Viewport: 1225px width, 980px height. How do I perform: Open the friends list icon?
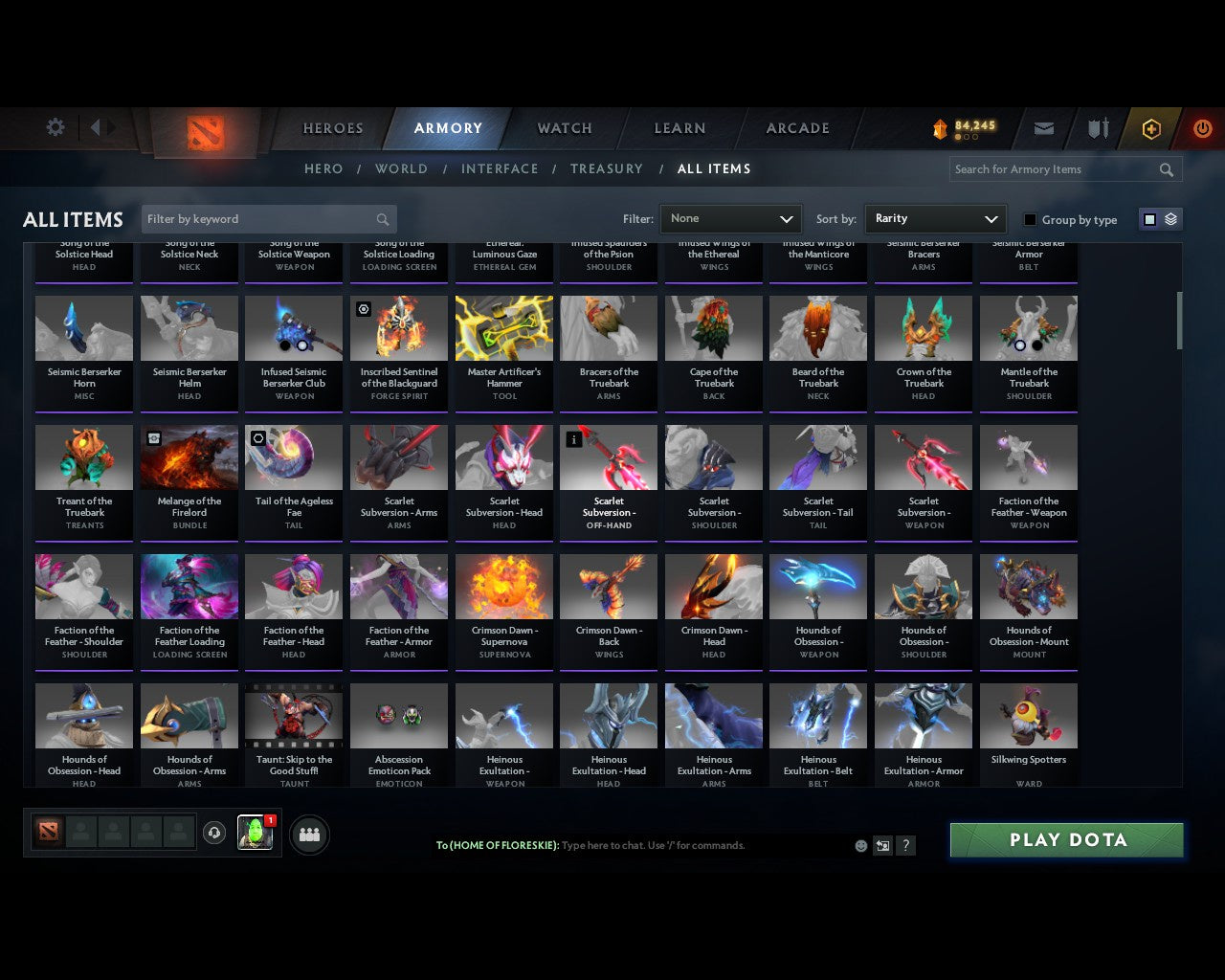[x=308, y=834]
